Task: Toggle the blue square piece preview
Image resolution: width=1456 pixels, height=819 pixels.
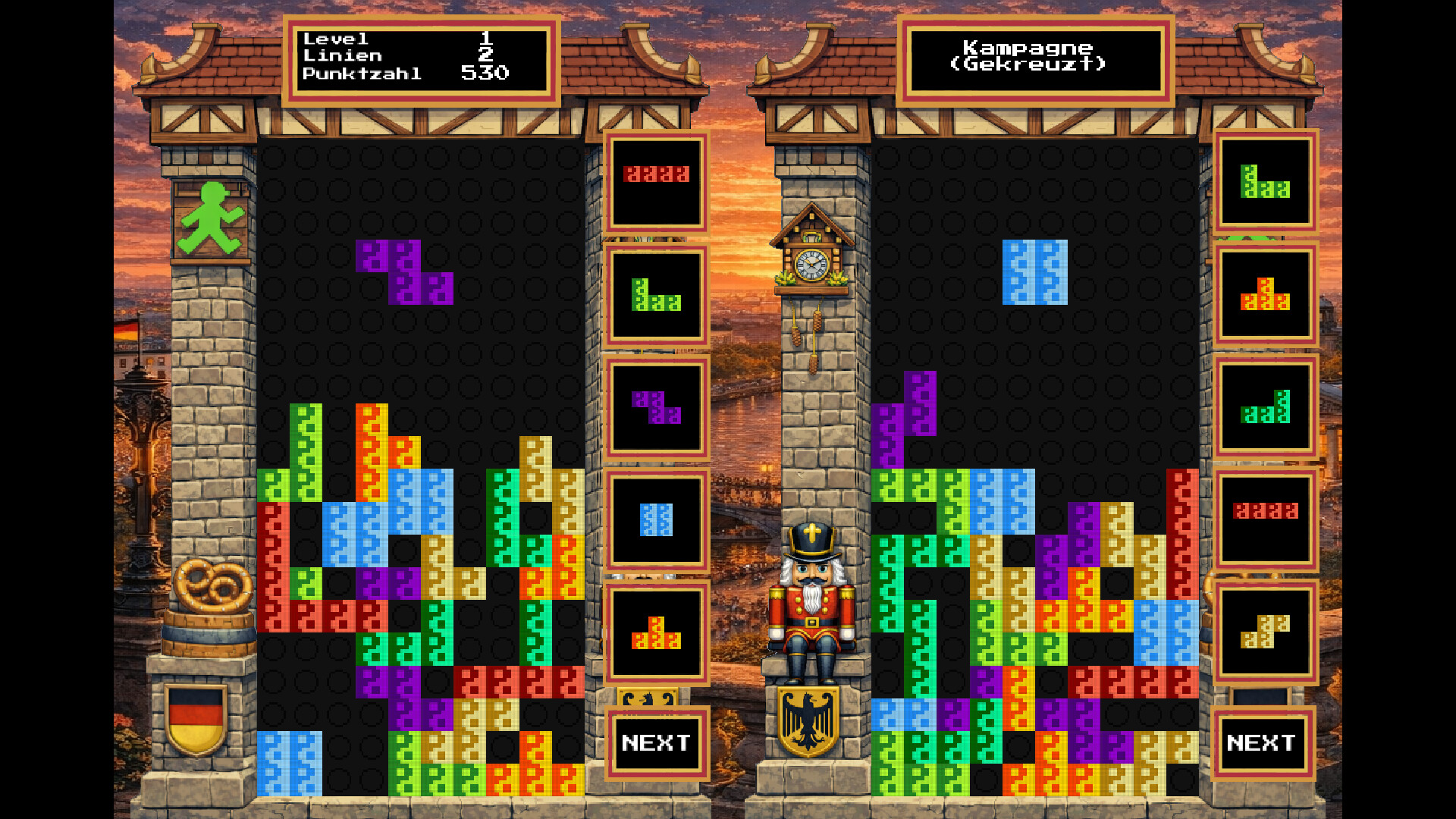Action: [657, 519]
